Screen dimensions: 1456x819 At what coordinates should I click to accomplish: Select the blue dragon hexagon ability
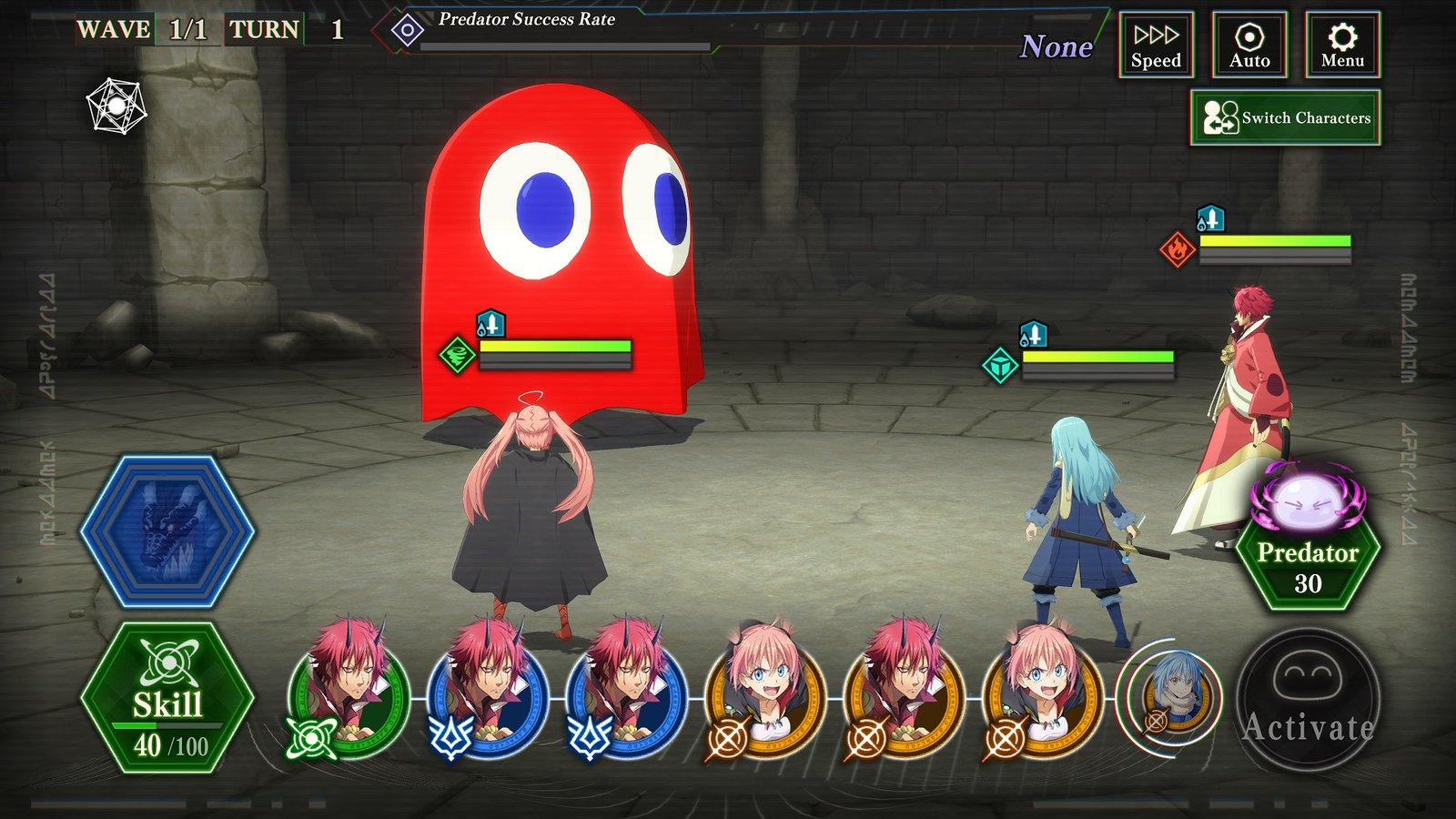[x=167, y=532]
